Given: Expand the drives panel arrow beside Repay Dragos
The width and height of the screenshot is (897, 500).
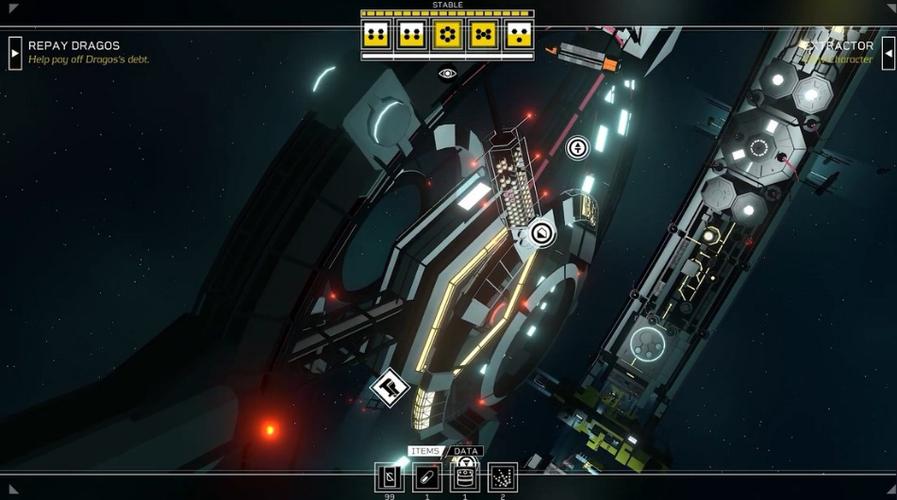Looking at the screenshot, I should [15, 52].
